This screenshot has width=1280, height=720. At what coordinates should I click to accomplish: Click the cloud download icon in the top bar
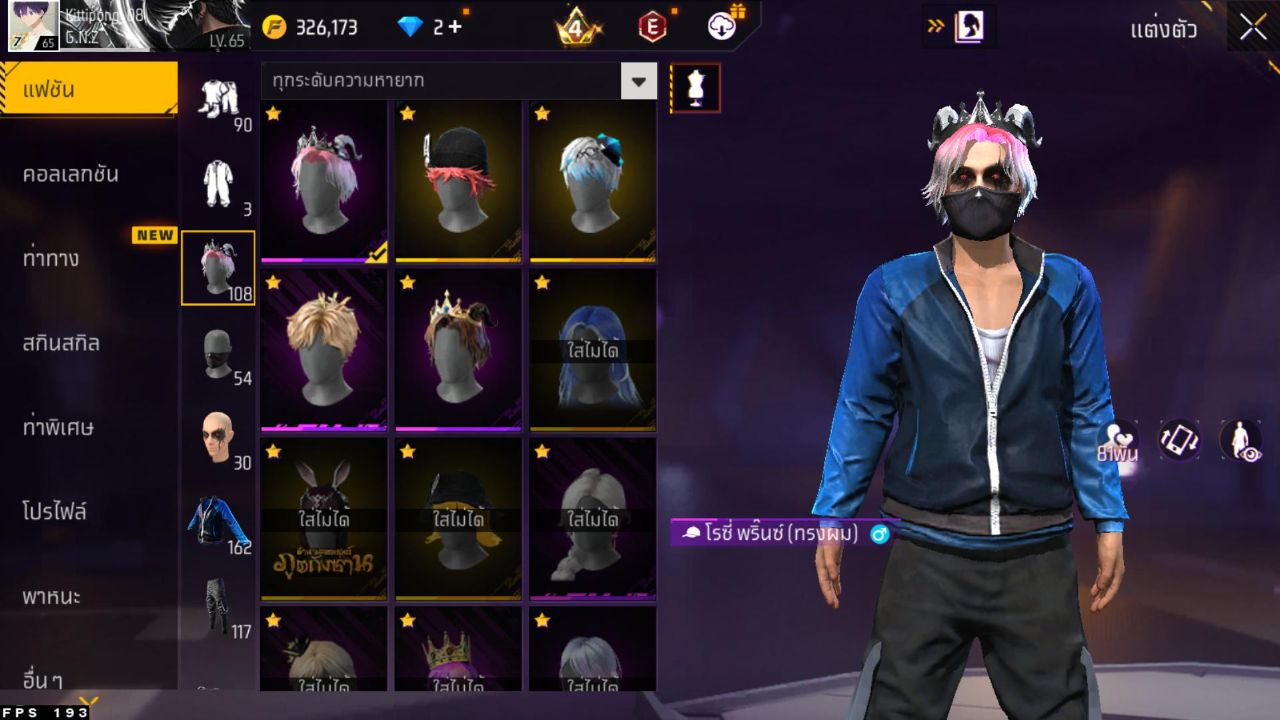click(x=720, y=27)
